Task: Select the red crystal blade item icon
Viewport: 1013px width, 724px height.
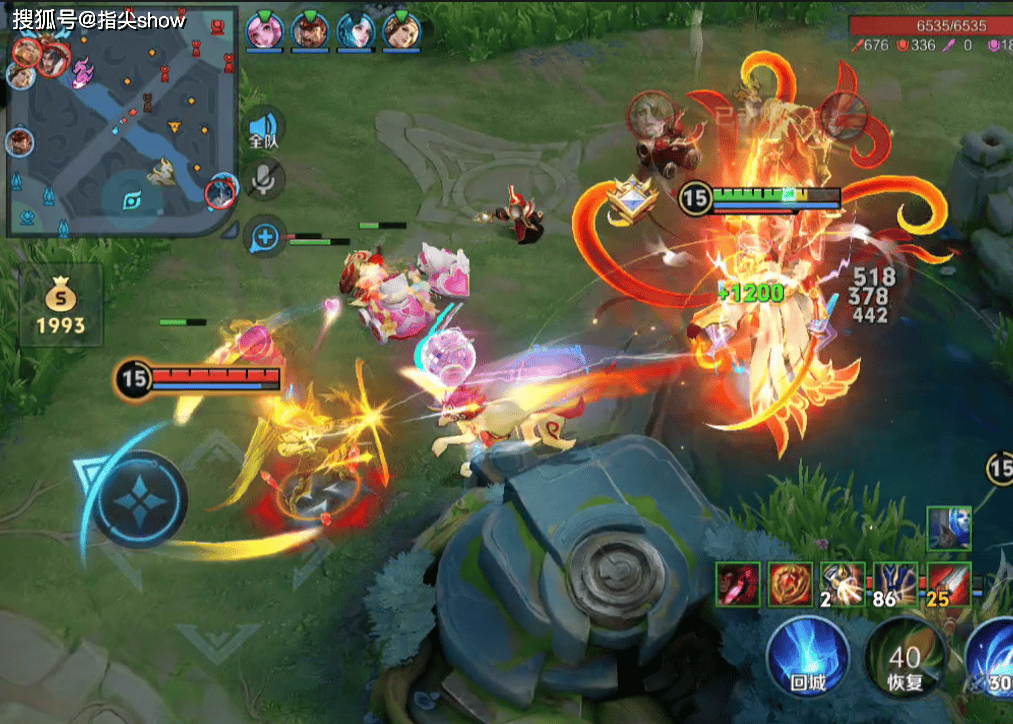Action: point(737,583)
